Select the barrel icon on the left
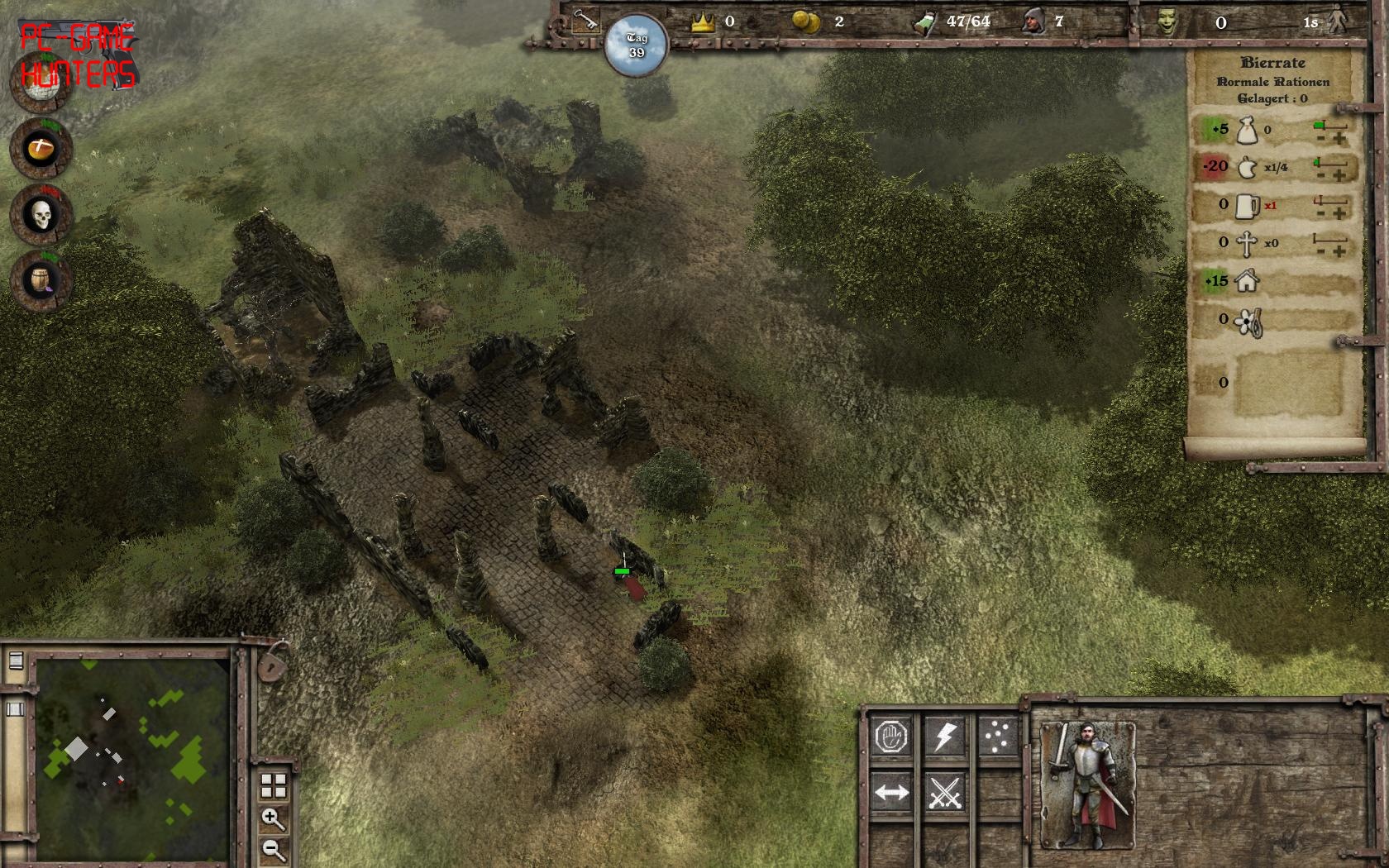 [41, 281]
